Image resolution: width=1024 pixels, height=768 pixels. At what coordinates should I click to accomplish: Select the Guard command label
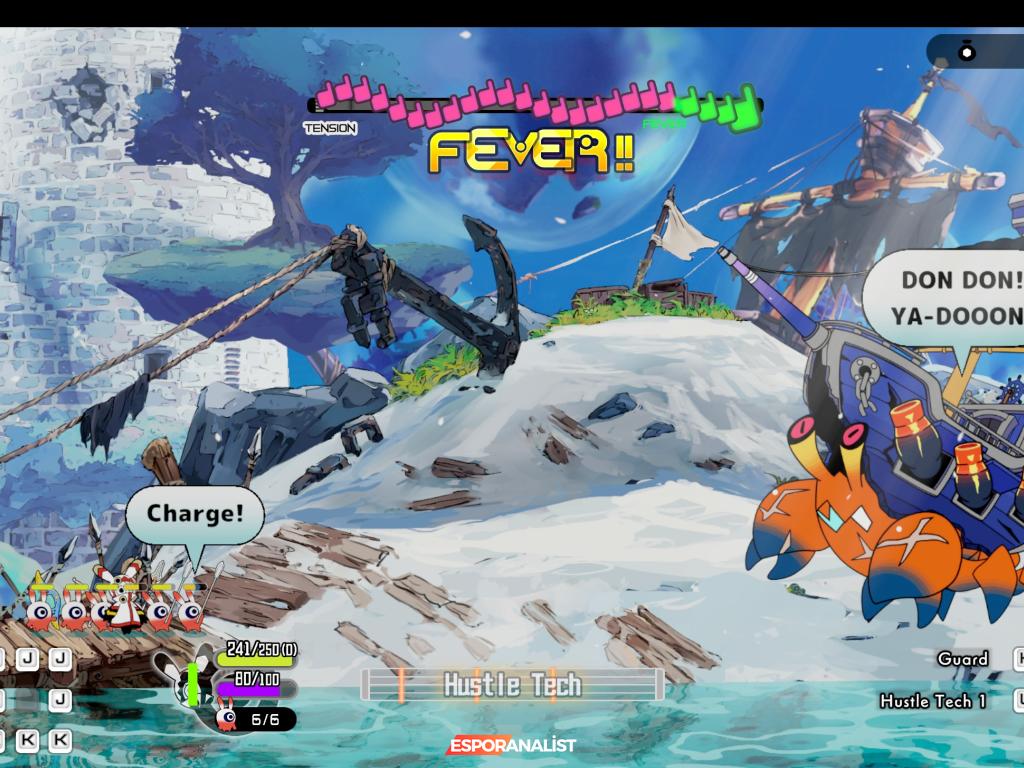click(x=962, y=658)
